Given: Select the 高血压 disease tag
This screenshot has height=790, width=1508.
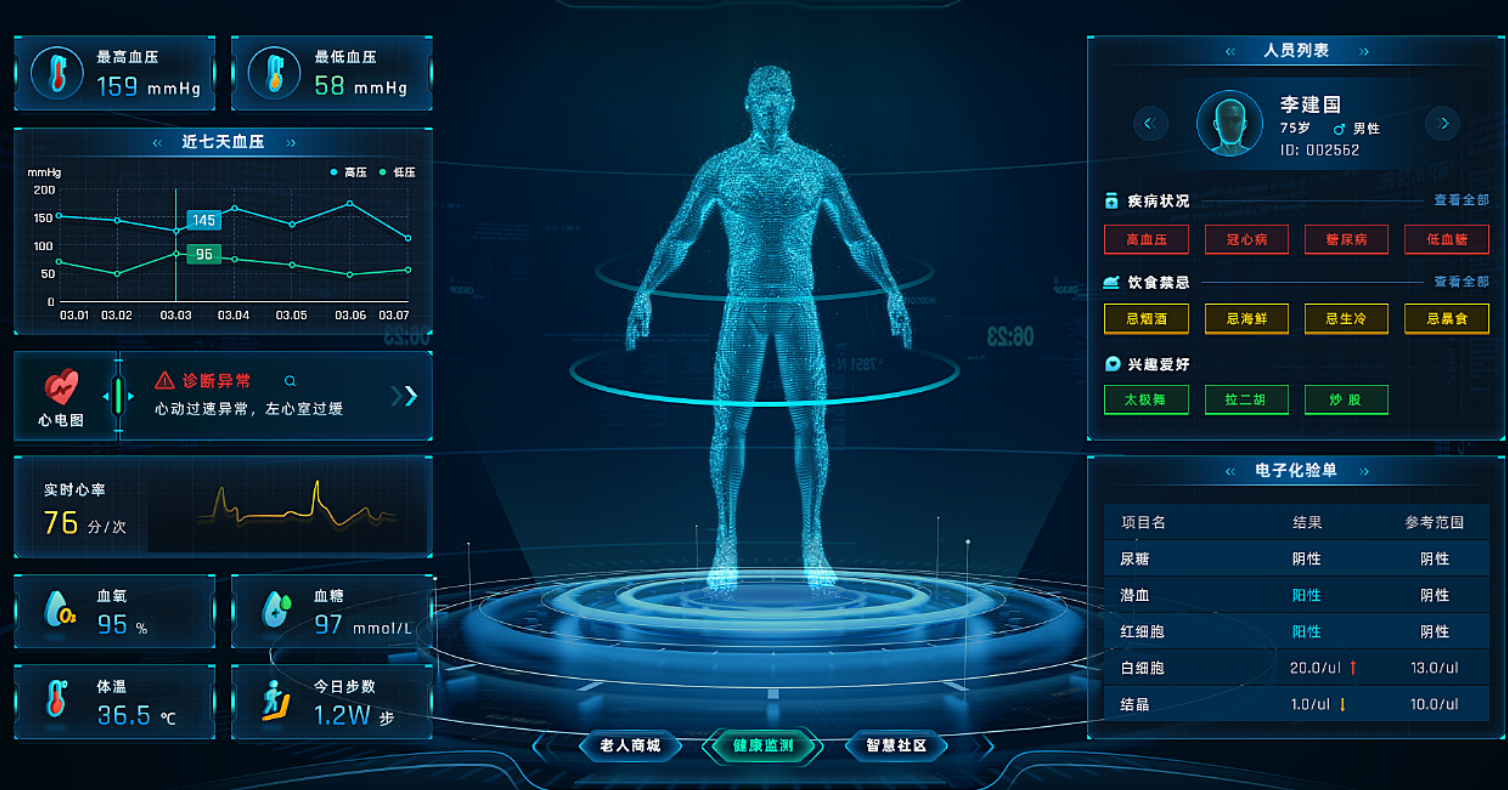Looking at the screenshot, I should 1146,240.
